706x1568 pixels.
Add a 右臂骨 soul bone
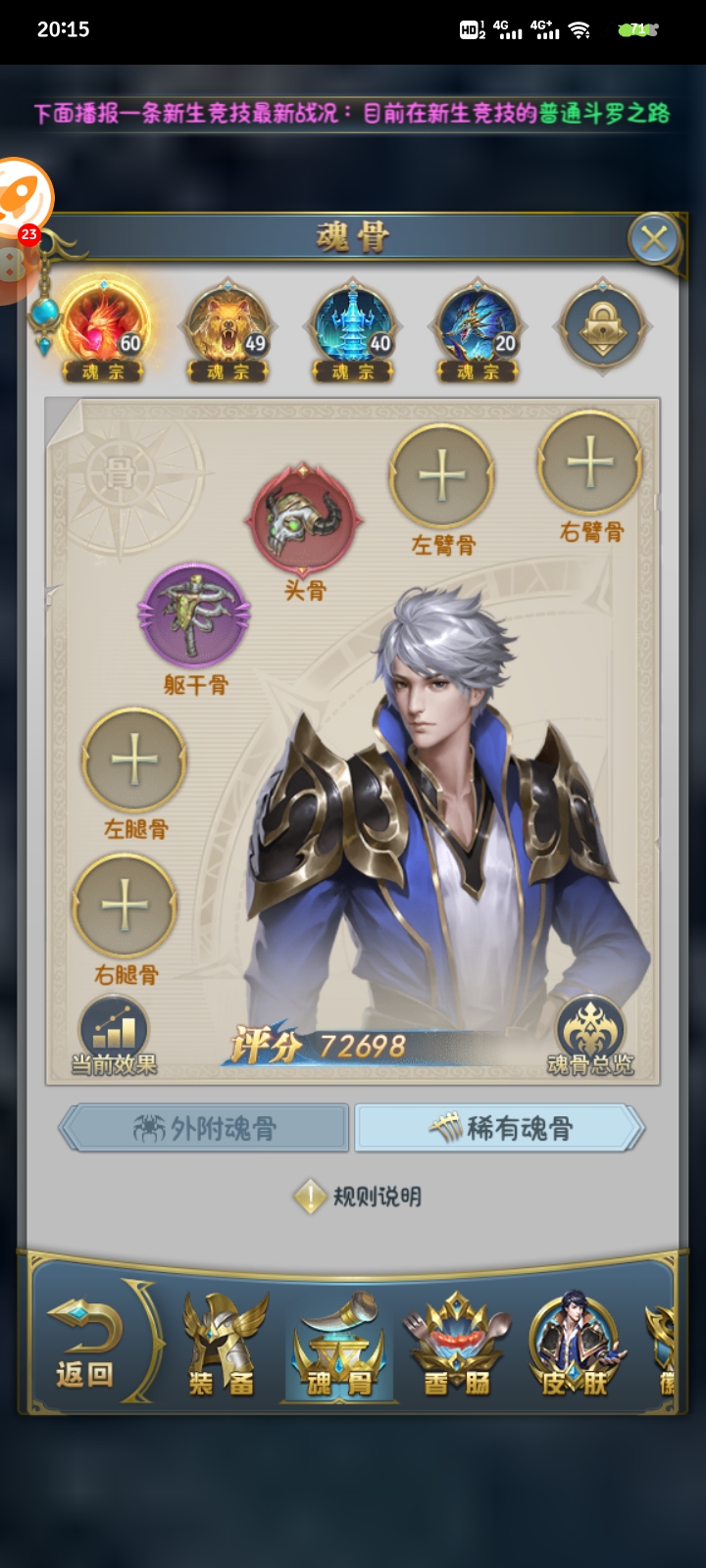pos(590,463)
